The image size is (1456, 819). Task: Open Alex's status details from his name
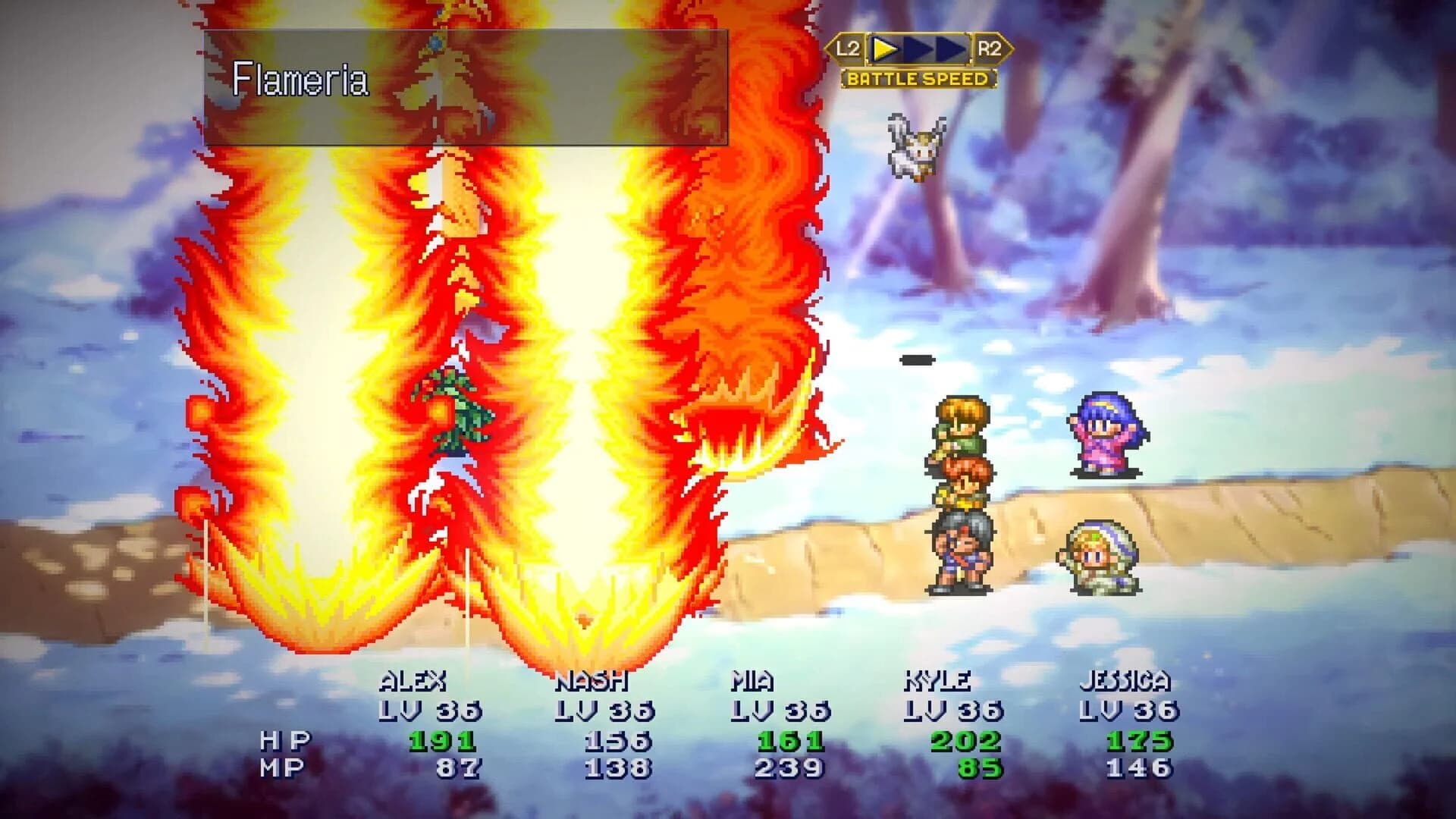click(x=413, y=682)
